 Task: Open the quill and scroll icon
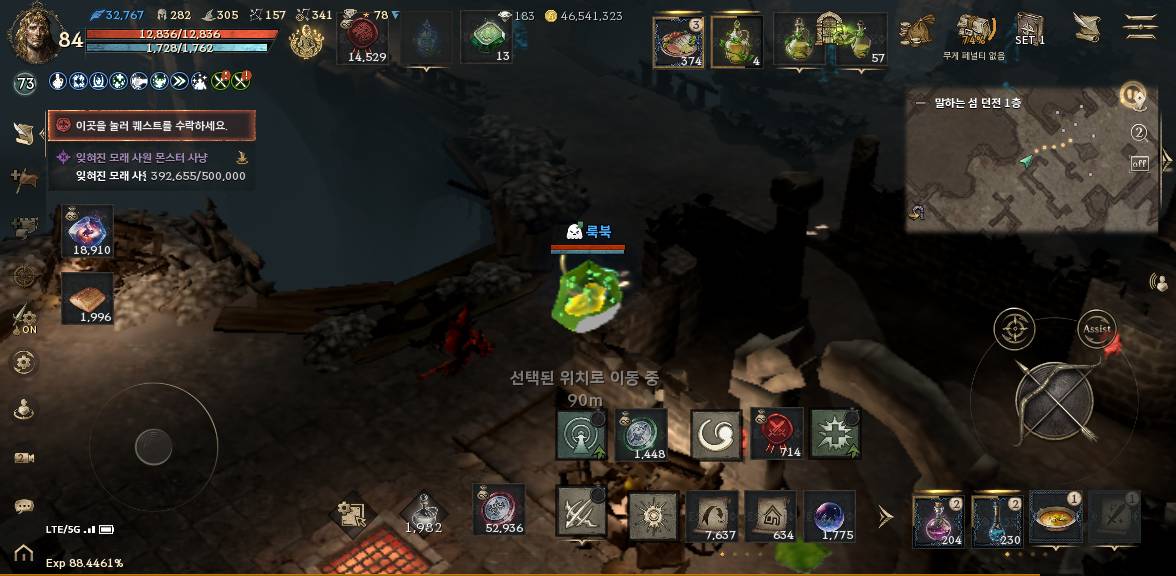pos(1087,27)
